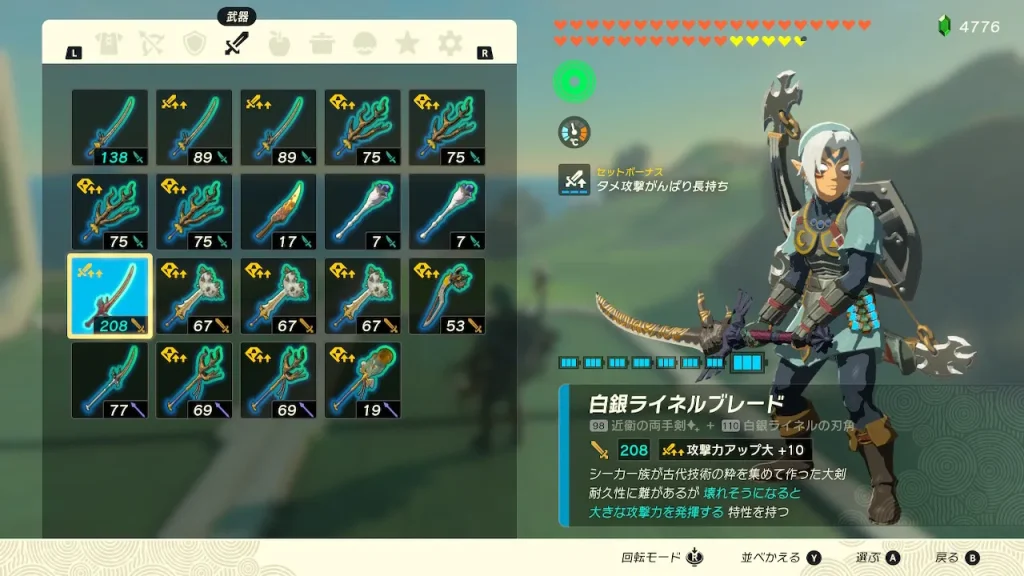This screenshot has height=576, width=1024.
Task: Open the bows and arrows tab
Action: tap(151, 44)
